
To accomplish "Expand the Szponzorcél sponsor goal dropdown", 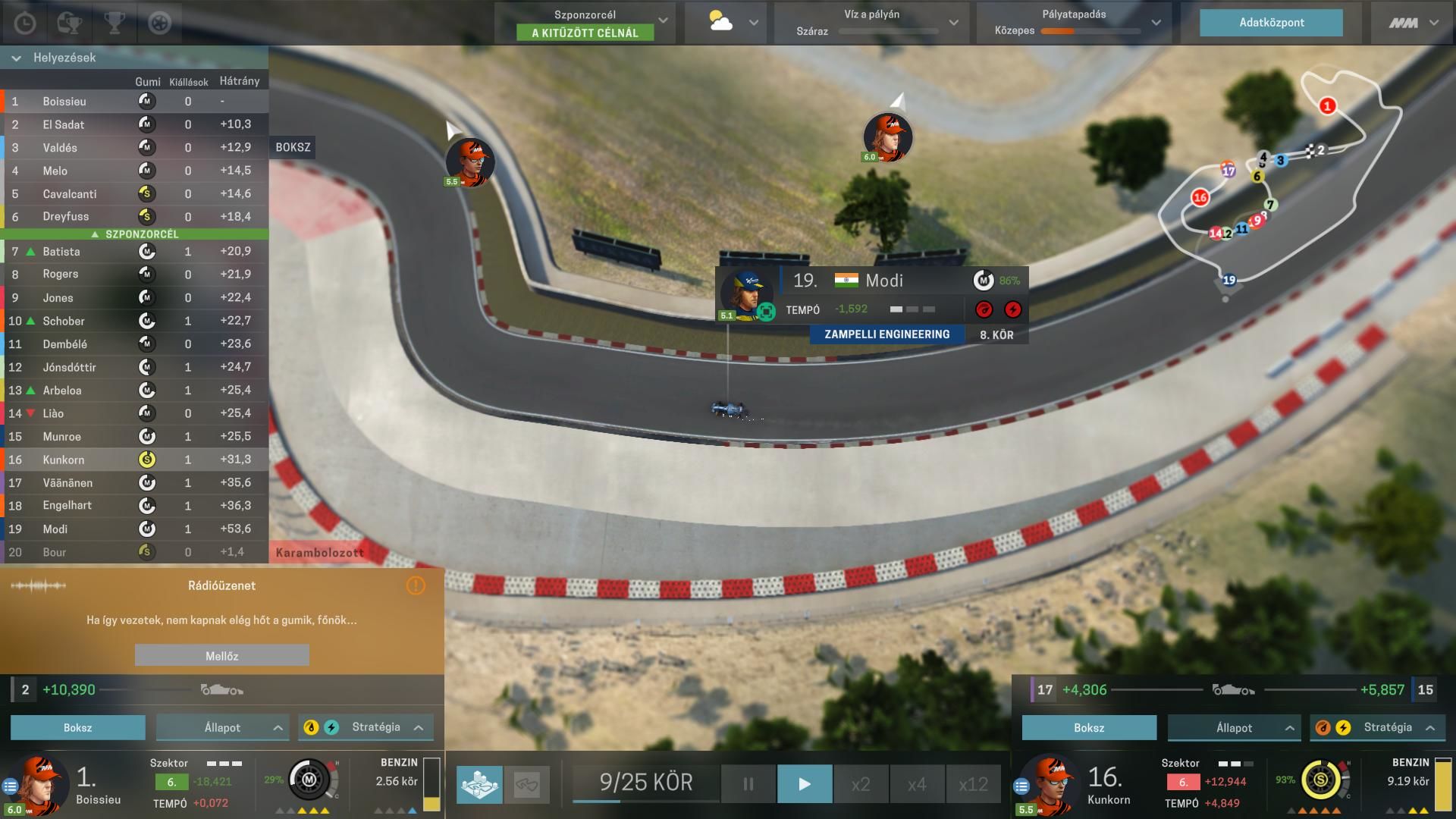I will [x=663, y=21].
